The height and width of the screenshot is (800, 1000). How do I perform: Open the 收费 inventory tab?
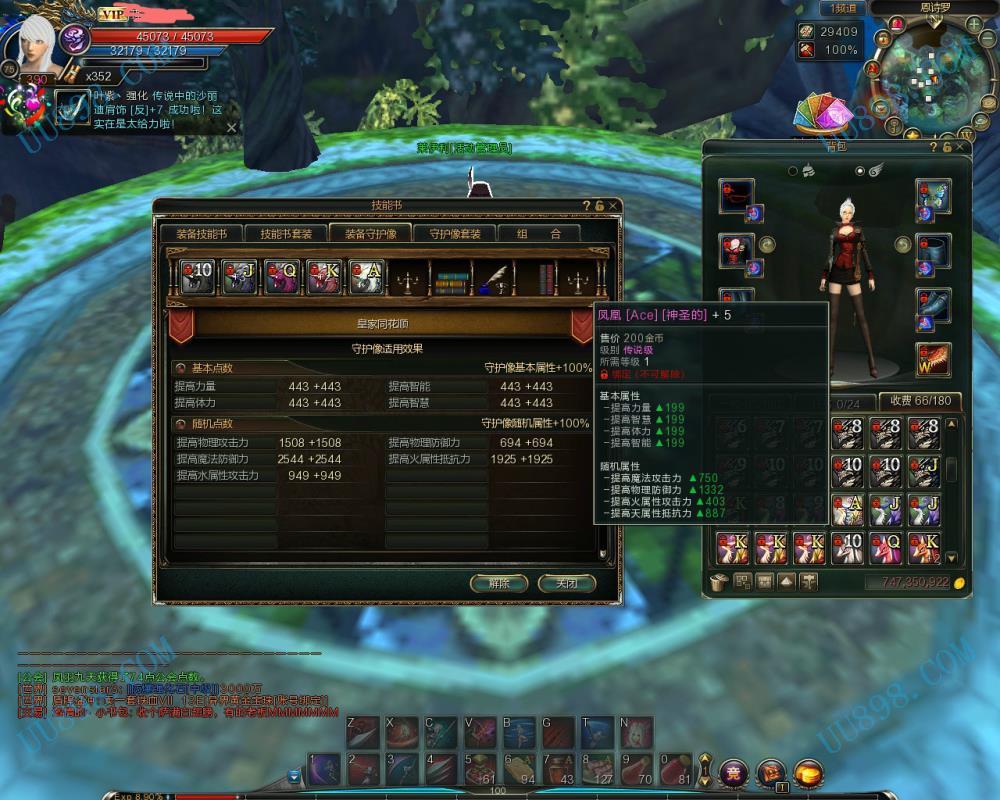coord(920,400)
